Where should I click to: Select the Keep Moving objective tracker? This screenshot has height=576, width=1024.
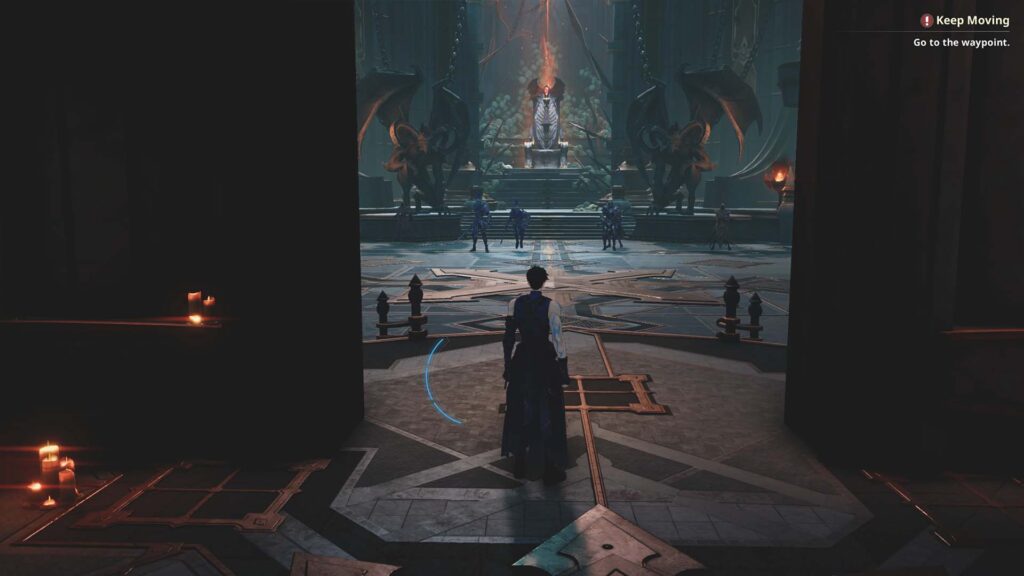[971, 20]
